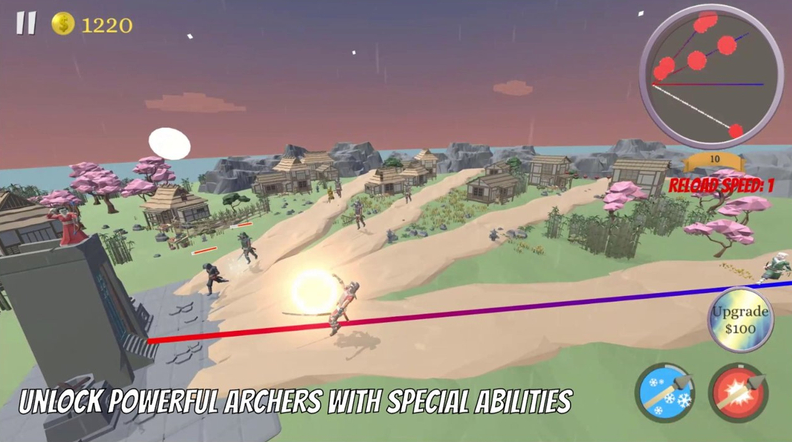Pause the game
The width and height of the screenshot is (792, 442).
click(25, 23)
